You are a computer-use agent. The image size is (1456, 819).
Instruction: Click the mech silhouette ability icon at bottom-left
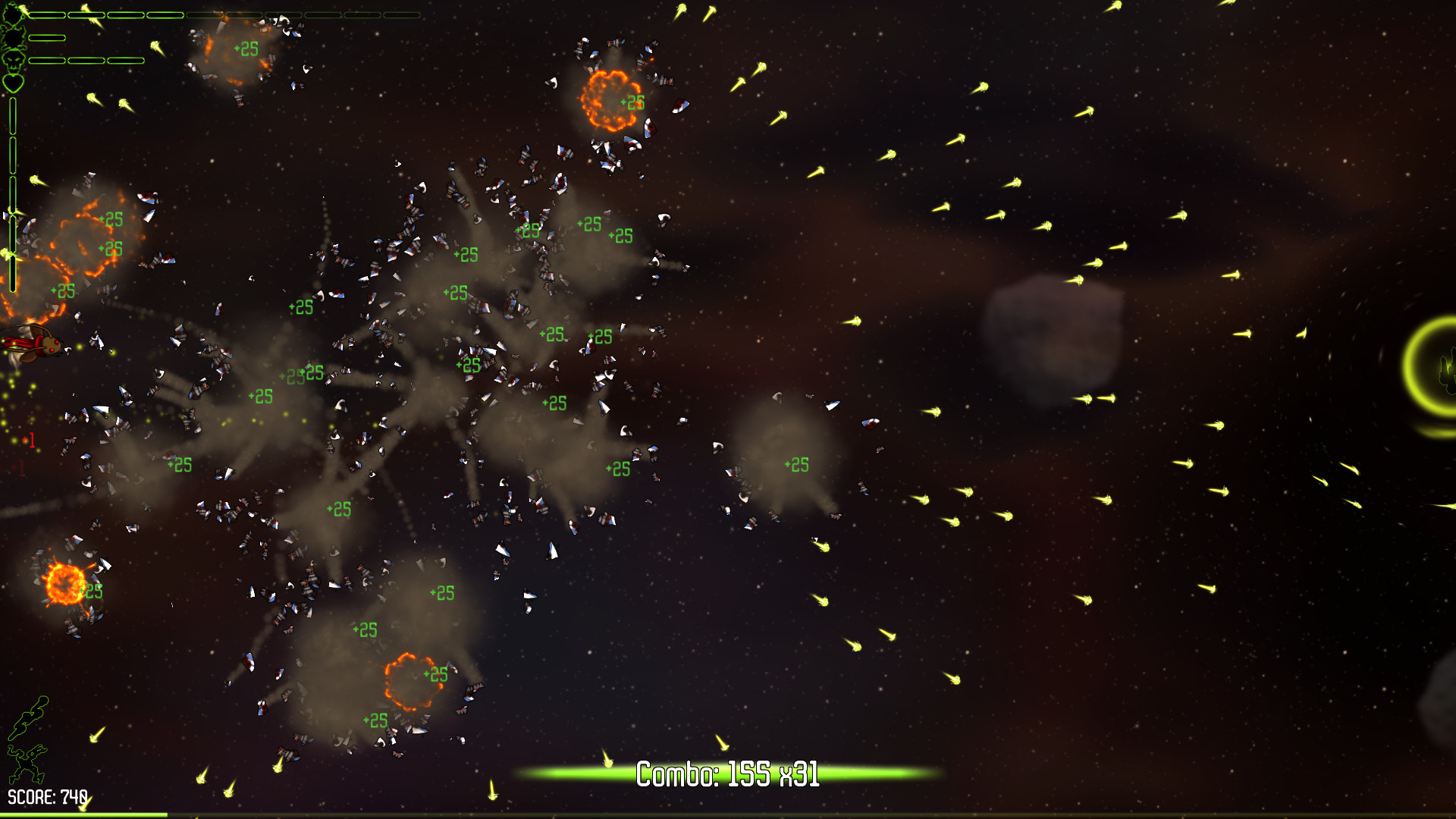click(27, 764)
